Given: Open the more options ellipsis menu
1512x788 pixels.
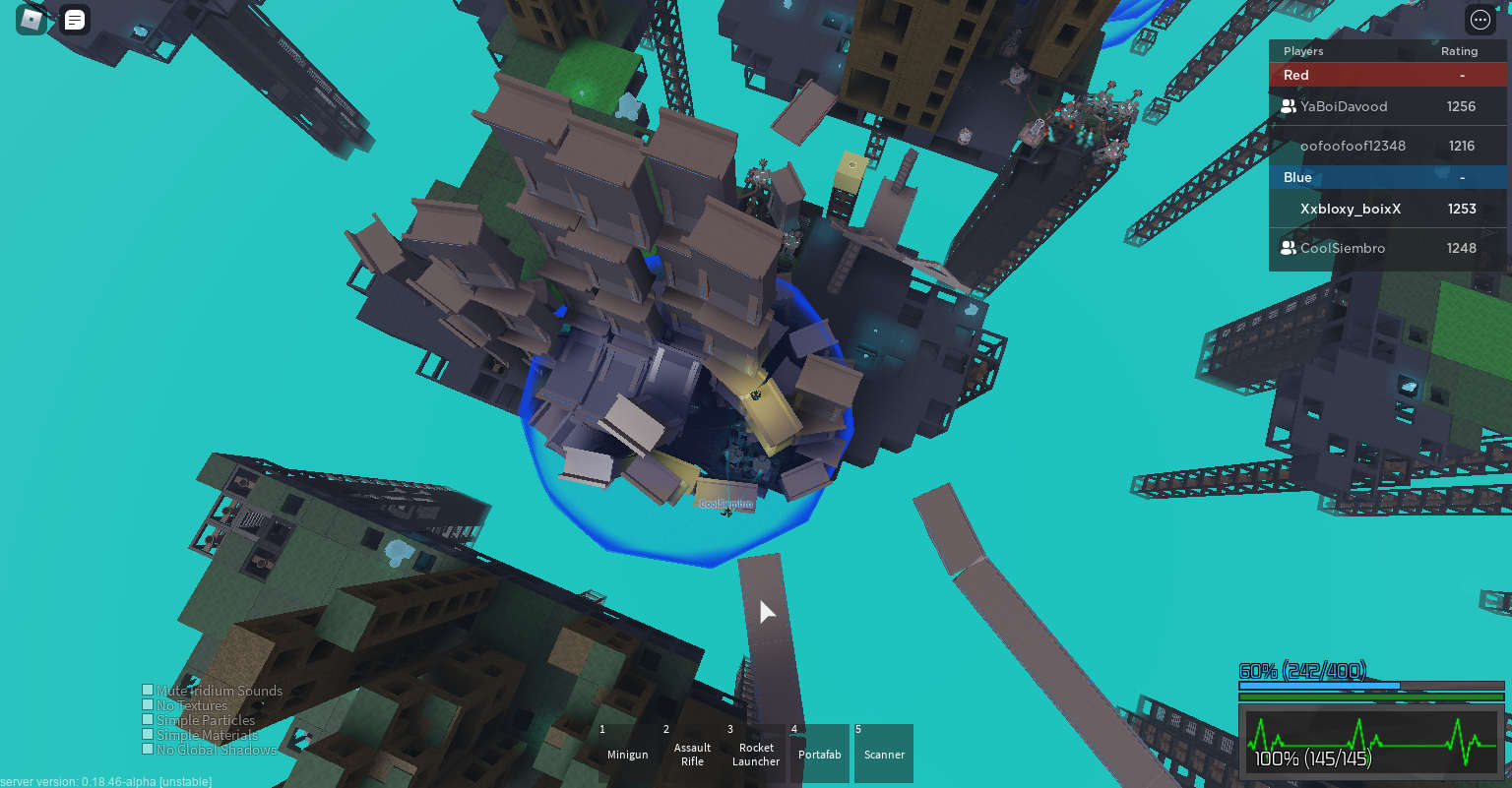Looking at the screenshot, I should click(x=1480, y=19).
